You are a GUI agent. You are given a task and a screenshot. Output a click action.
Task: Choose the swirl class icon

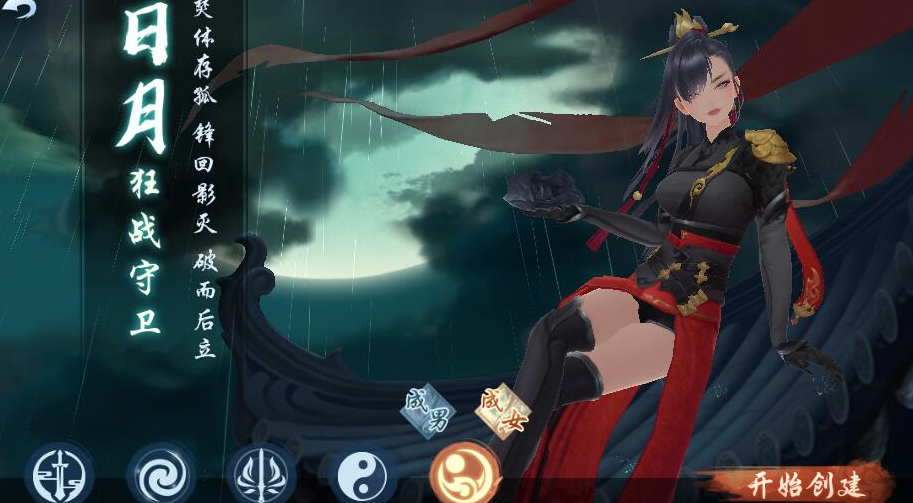pyautogui.click(x=160, y=473)
